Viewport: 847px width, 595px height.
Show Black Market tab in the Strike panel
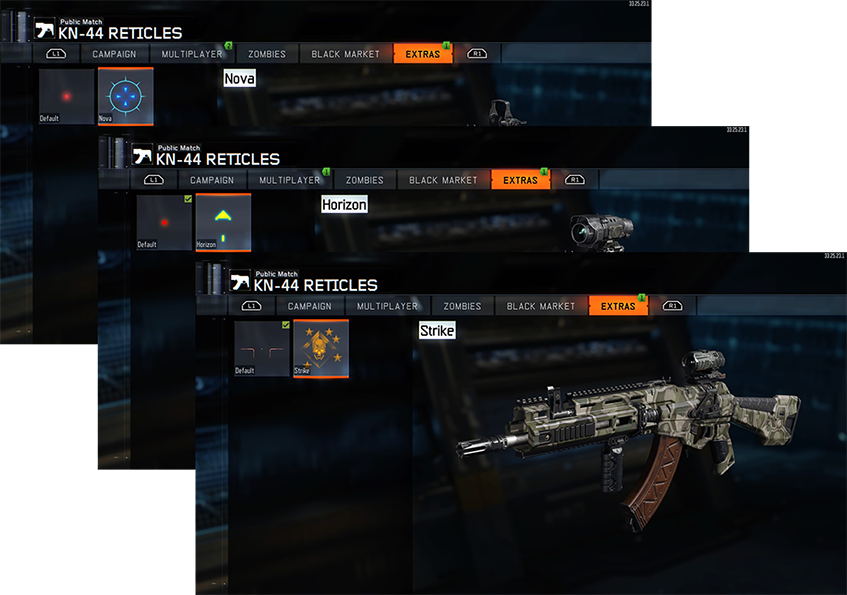(x=541, y=306)
